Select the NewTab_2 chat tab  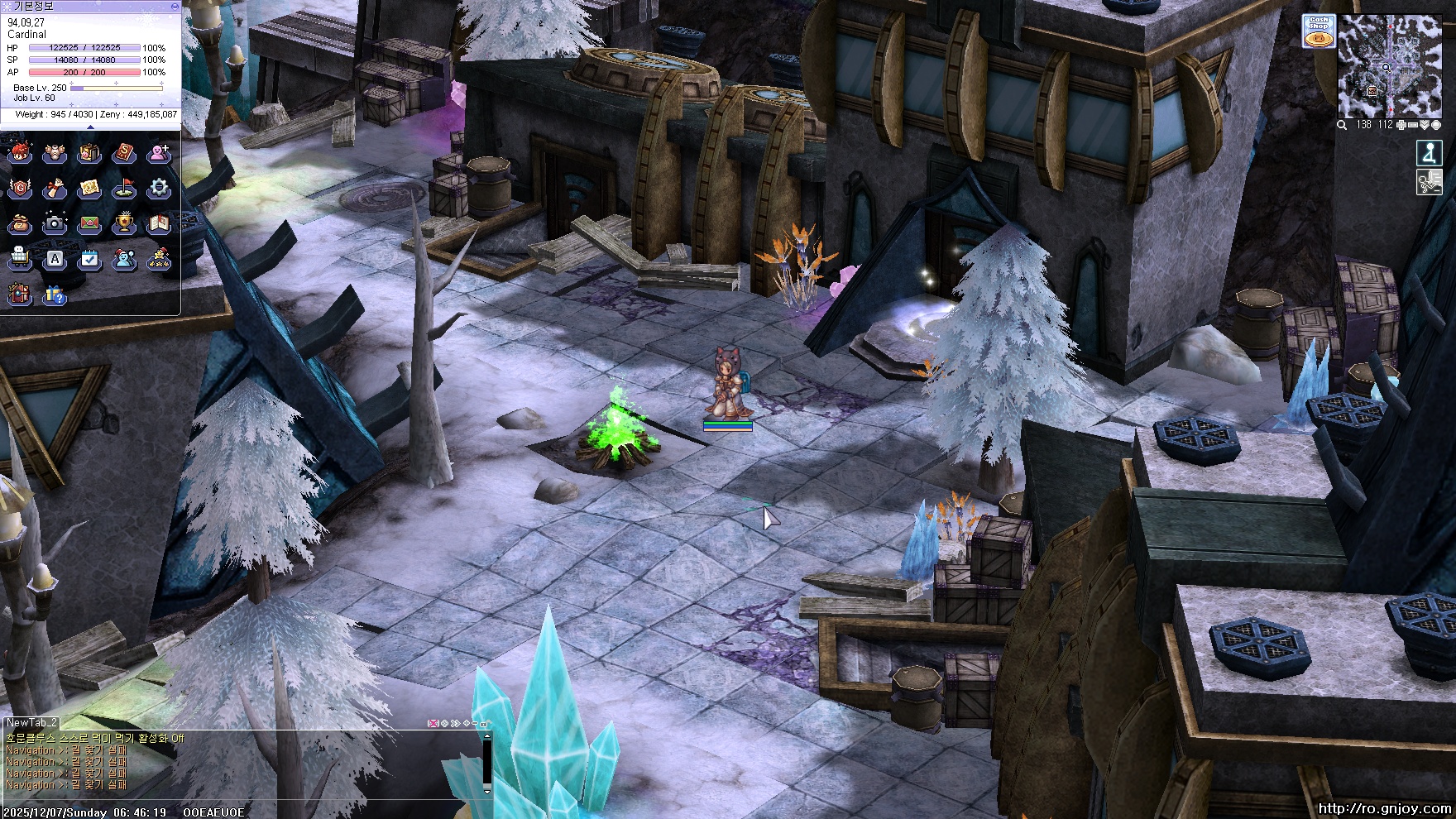[x=31, y=722]
